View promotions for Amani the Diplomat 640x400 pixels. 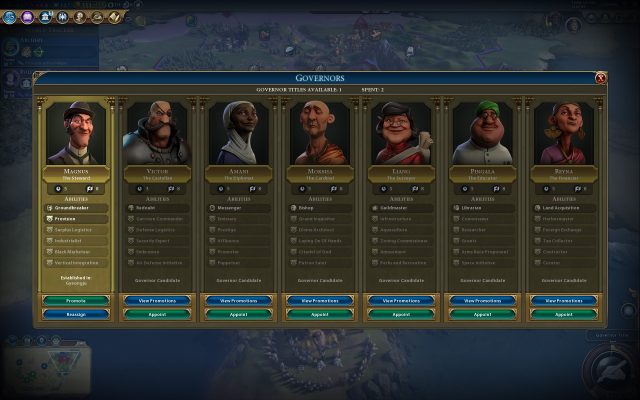click(x=238, y=300)
